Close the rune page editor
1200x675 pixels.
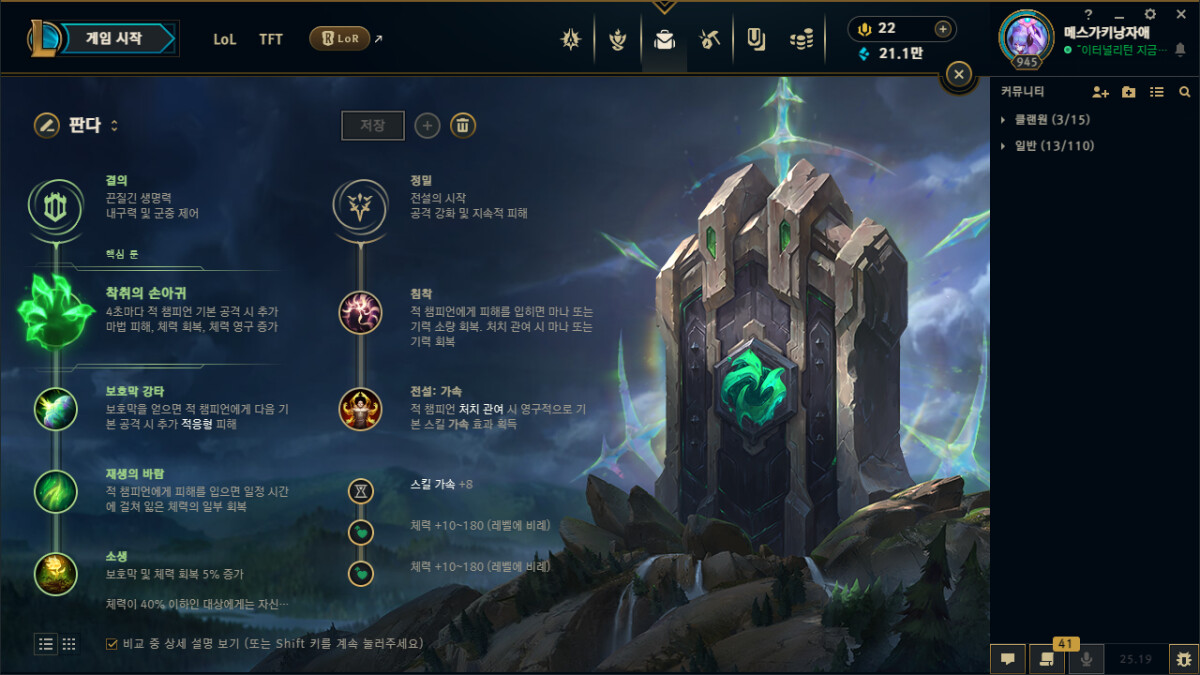point(958,74)
